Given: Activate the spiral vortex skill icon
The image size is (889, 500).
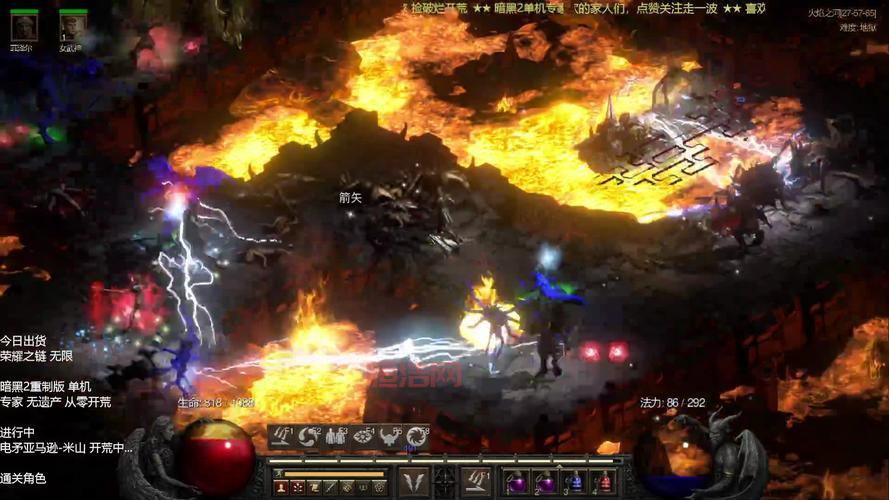Looking at the screenshot, I should (416, 436).
